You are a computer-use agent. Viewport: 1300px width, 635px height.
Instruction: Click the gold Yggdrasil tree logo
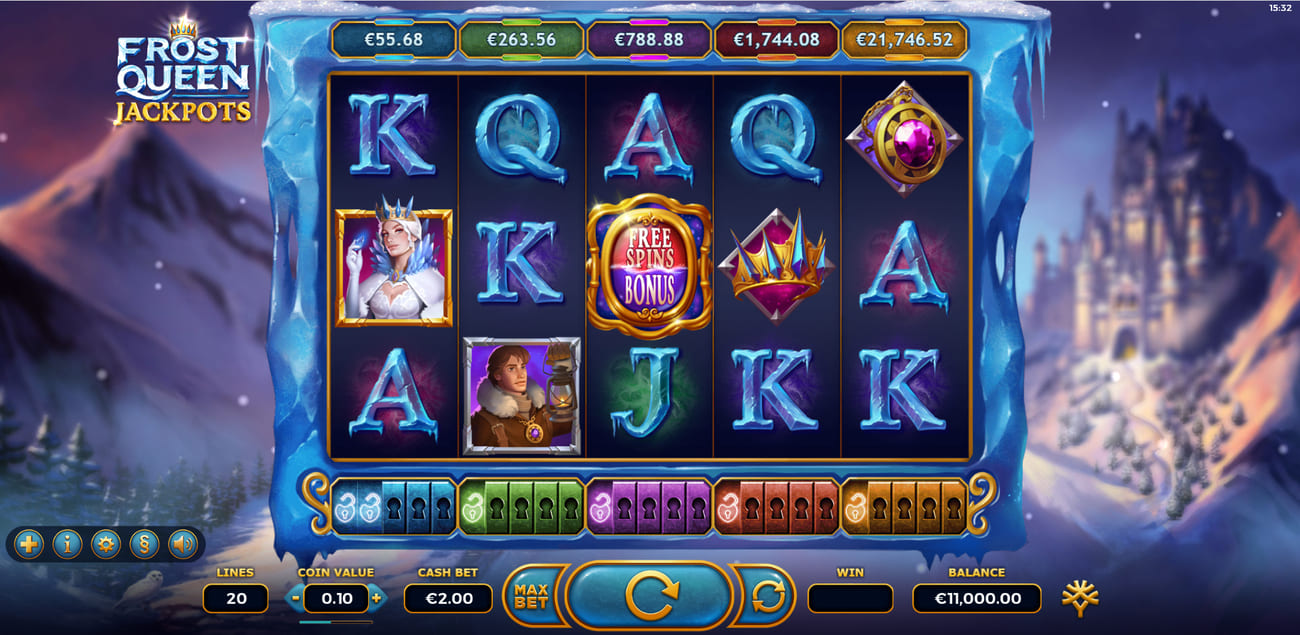coord(1081,598)
